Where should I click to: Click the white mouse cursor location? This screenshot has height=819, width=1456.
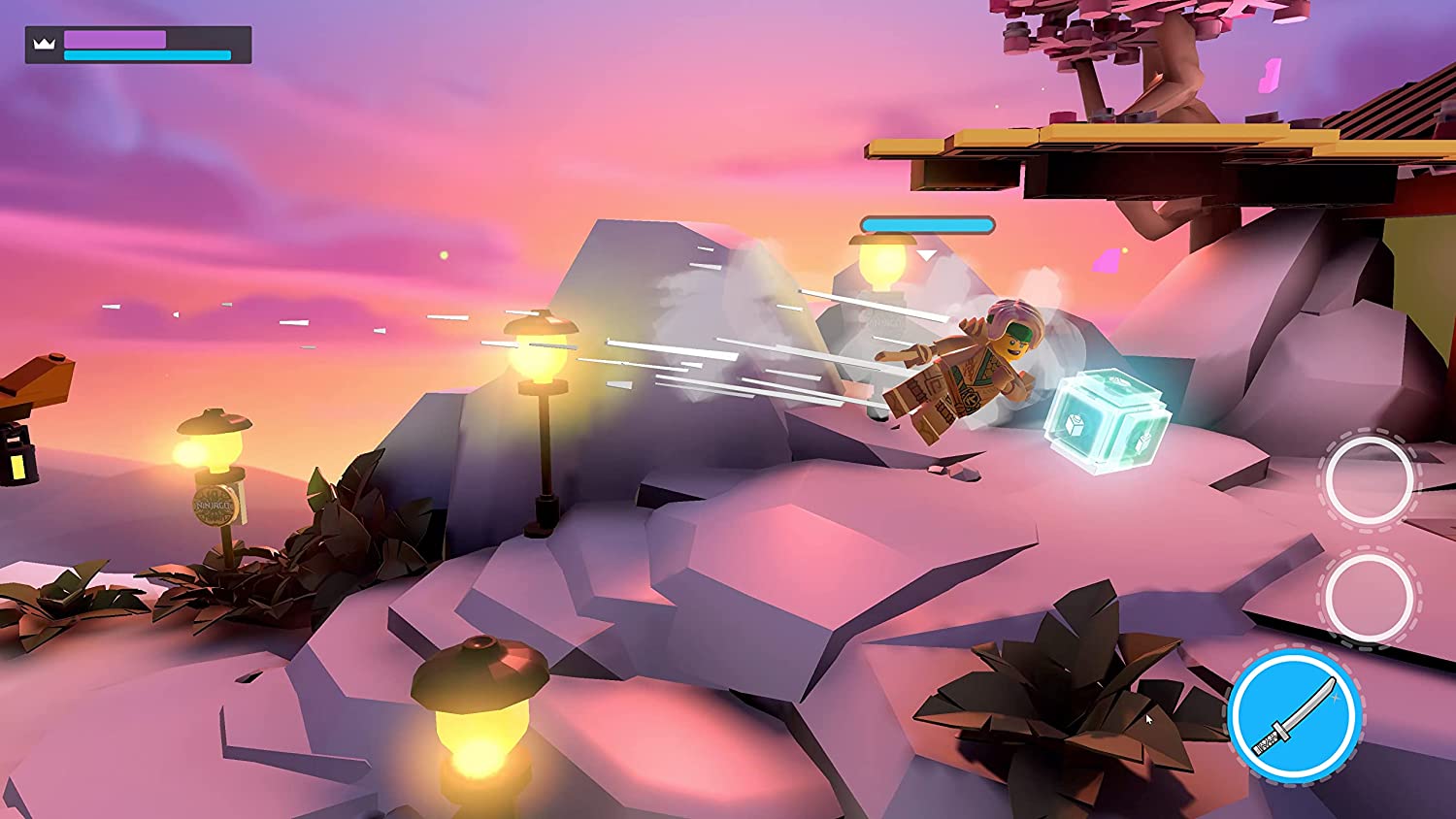1149,718
